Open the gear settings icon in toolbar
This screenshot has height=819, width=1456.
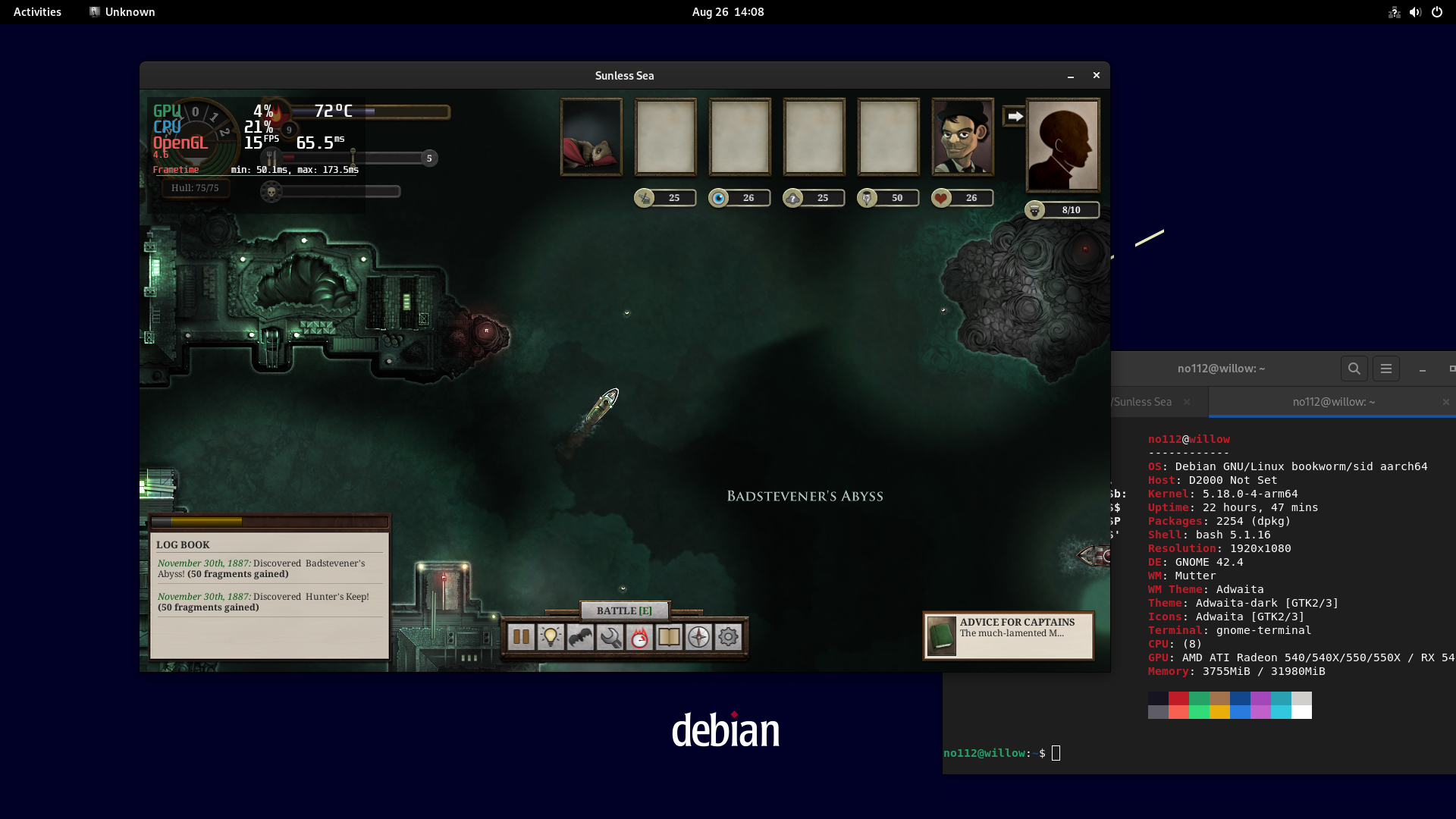coord(728,637)
